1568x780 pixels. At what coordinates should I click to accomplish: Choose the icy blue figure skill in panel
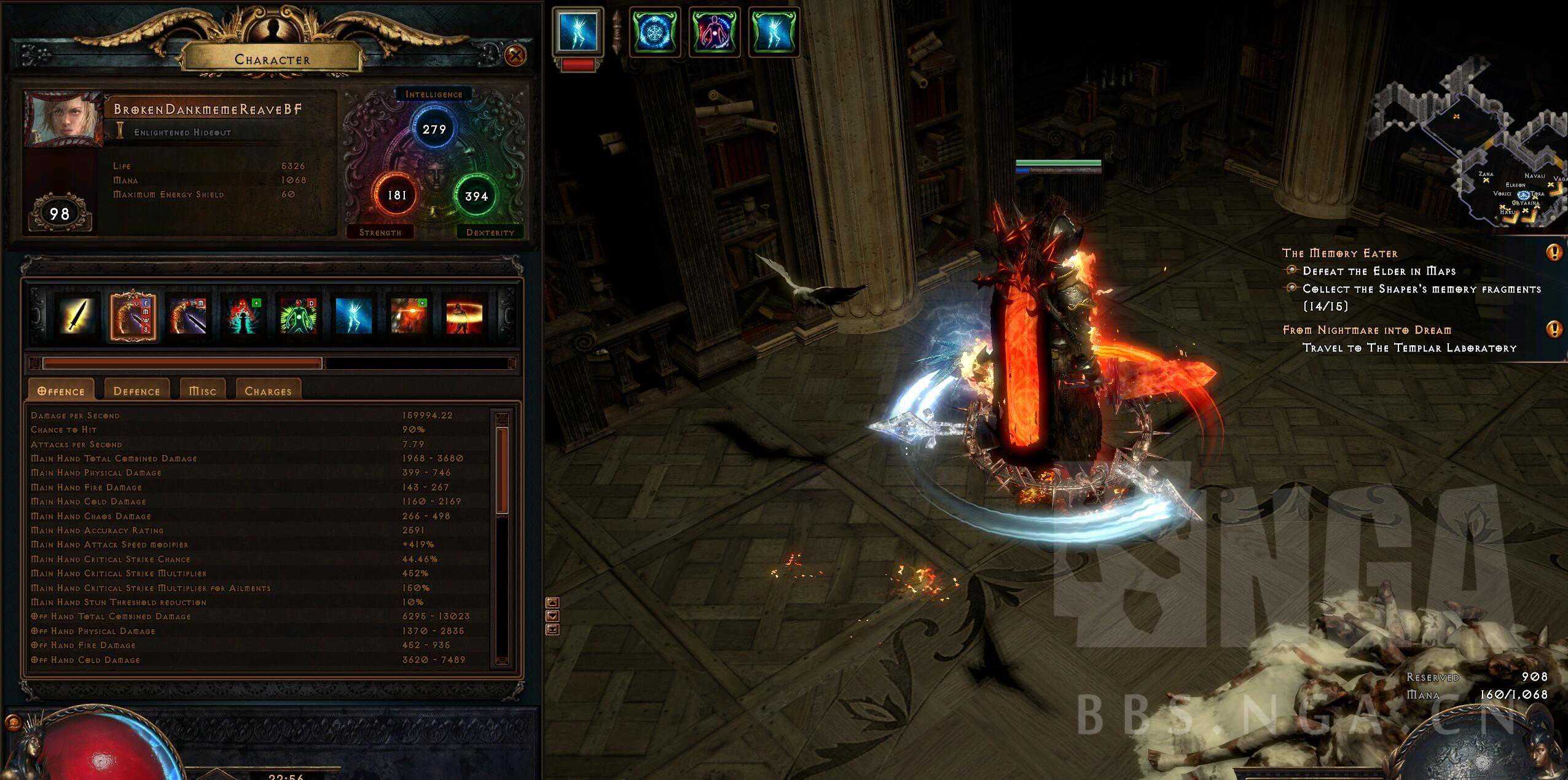point(353,316)
